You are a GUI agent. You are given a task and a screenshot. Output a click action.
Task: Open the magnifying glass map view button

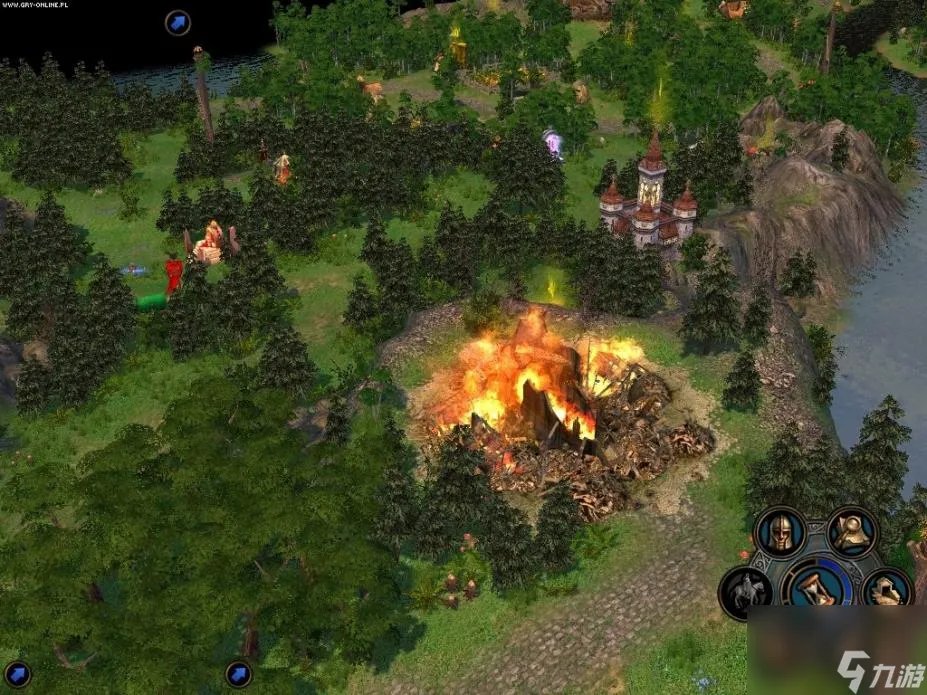click(852, 533)
